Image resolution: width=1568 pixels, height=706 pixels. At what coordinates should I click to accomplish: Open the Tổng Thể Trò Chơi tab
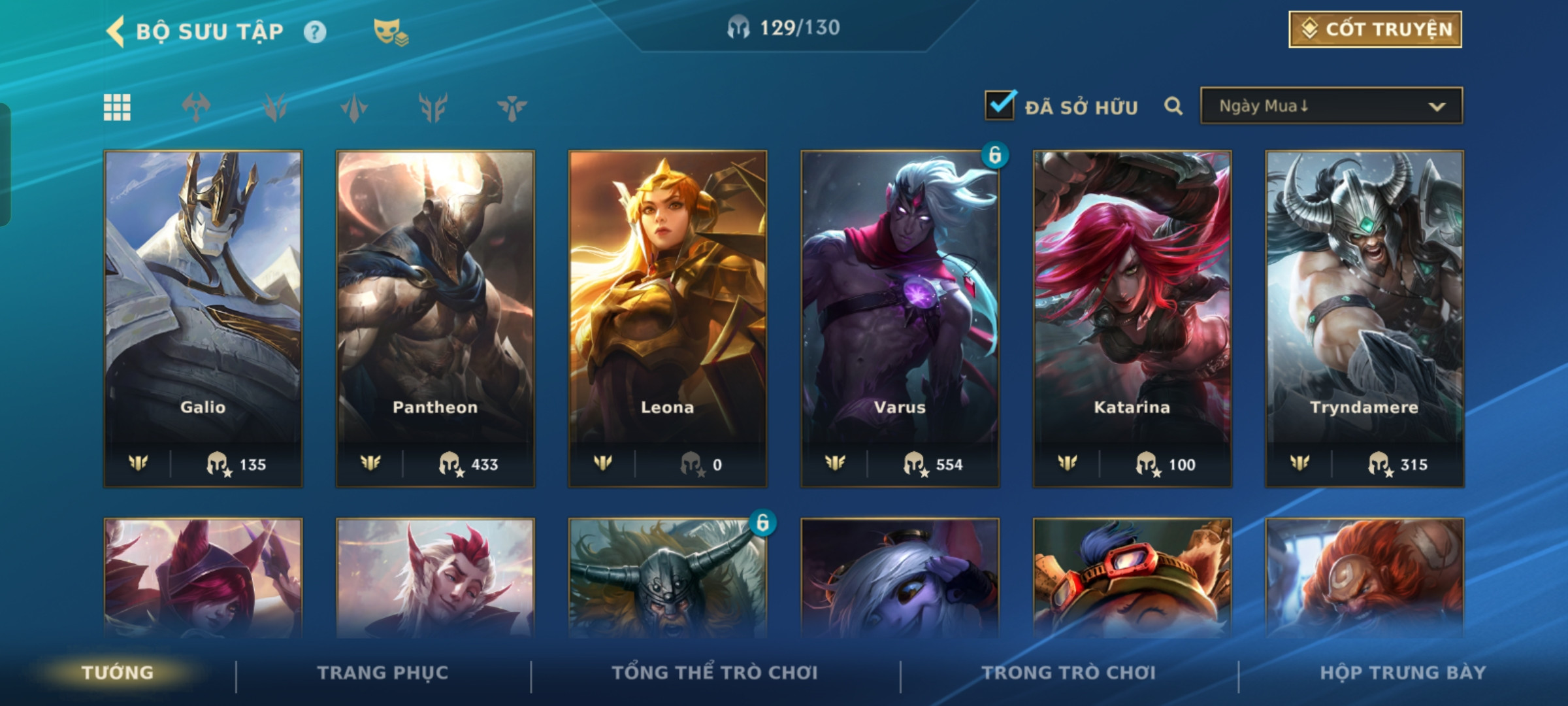click(x=715, y=673)
